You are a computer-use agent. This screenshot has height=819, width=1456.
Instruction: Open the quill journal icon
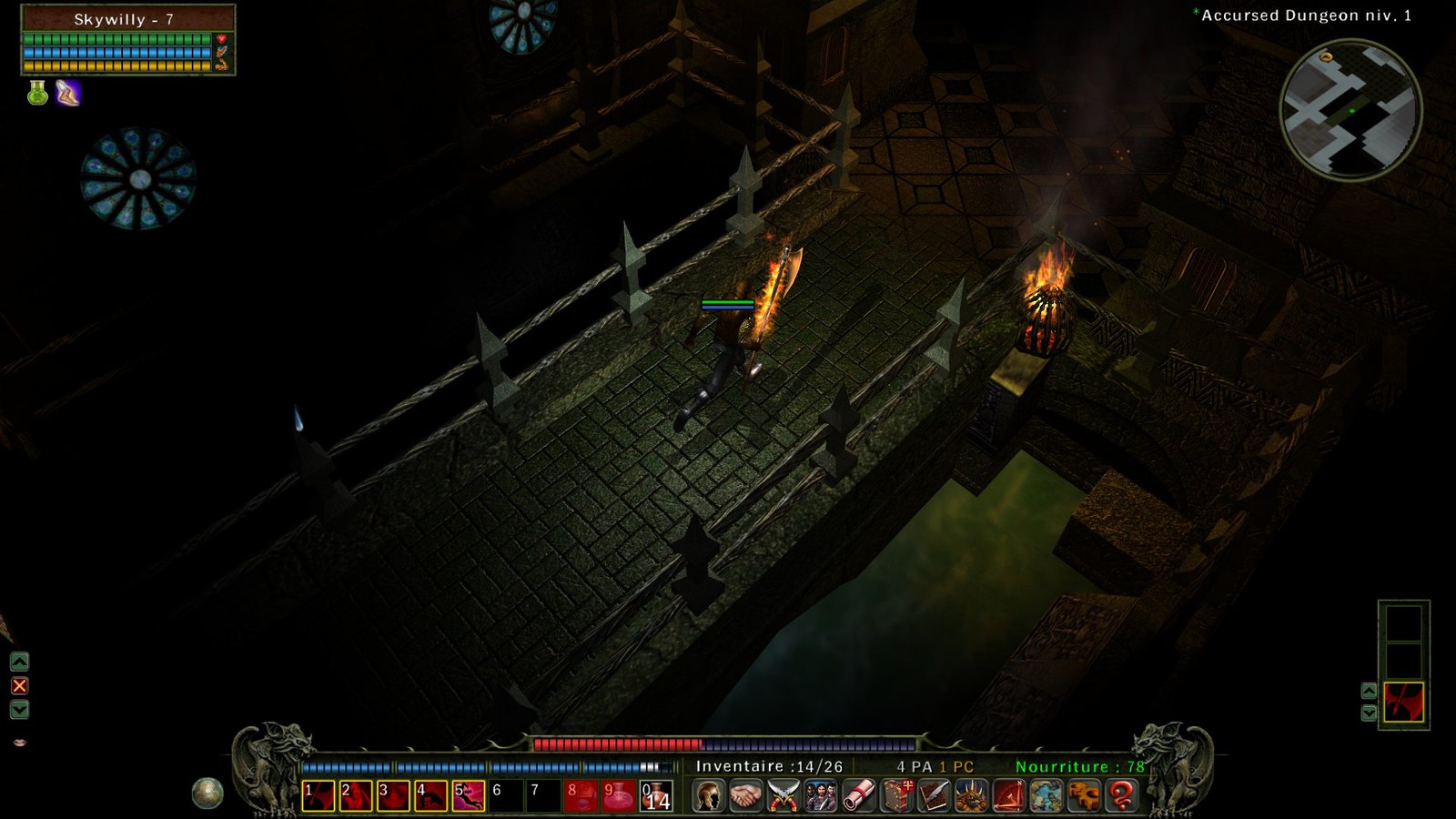934,795
